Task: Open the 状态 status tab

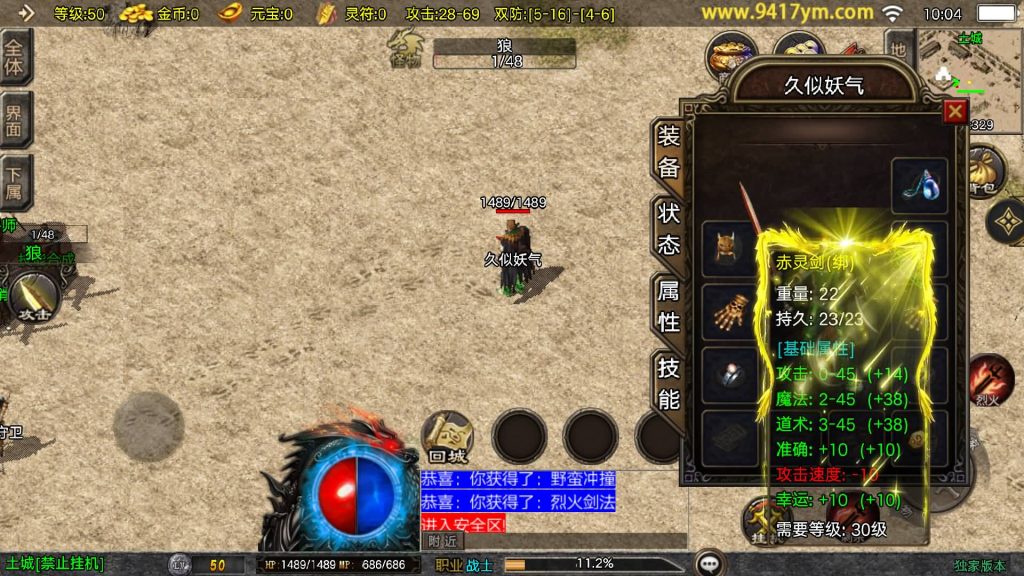Action: click(x=669, y=228)
